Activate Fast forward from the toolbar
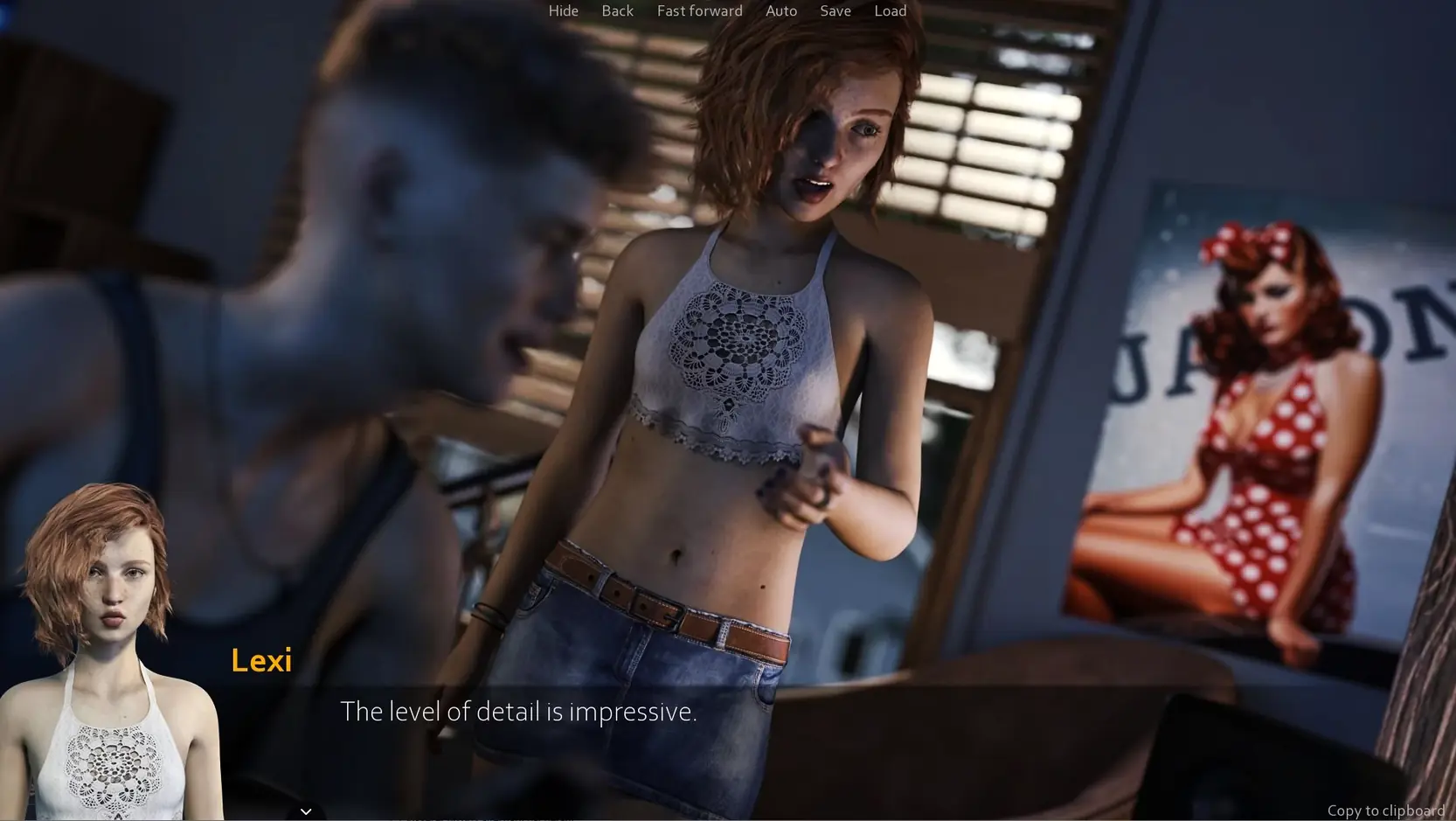Image resolution: width=1456 pixels, height=821 pixels. (x=699, y=10)
